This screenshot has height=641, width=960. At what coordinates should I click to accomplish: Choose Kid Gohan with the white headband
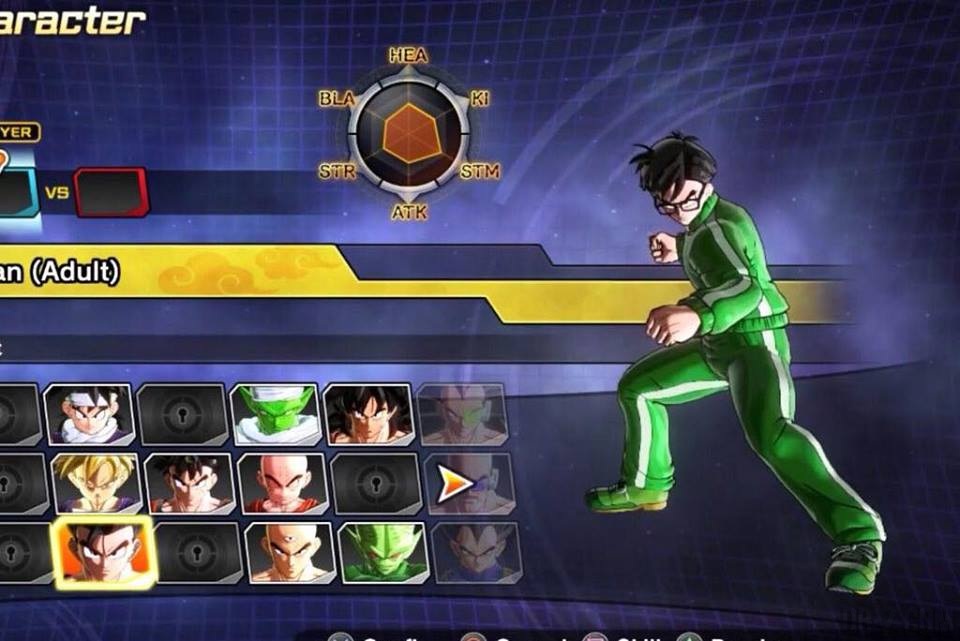[x=89, y=414]
